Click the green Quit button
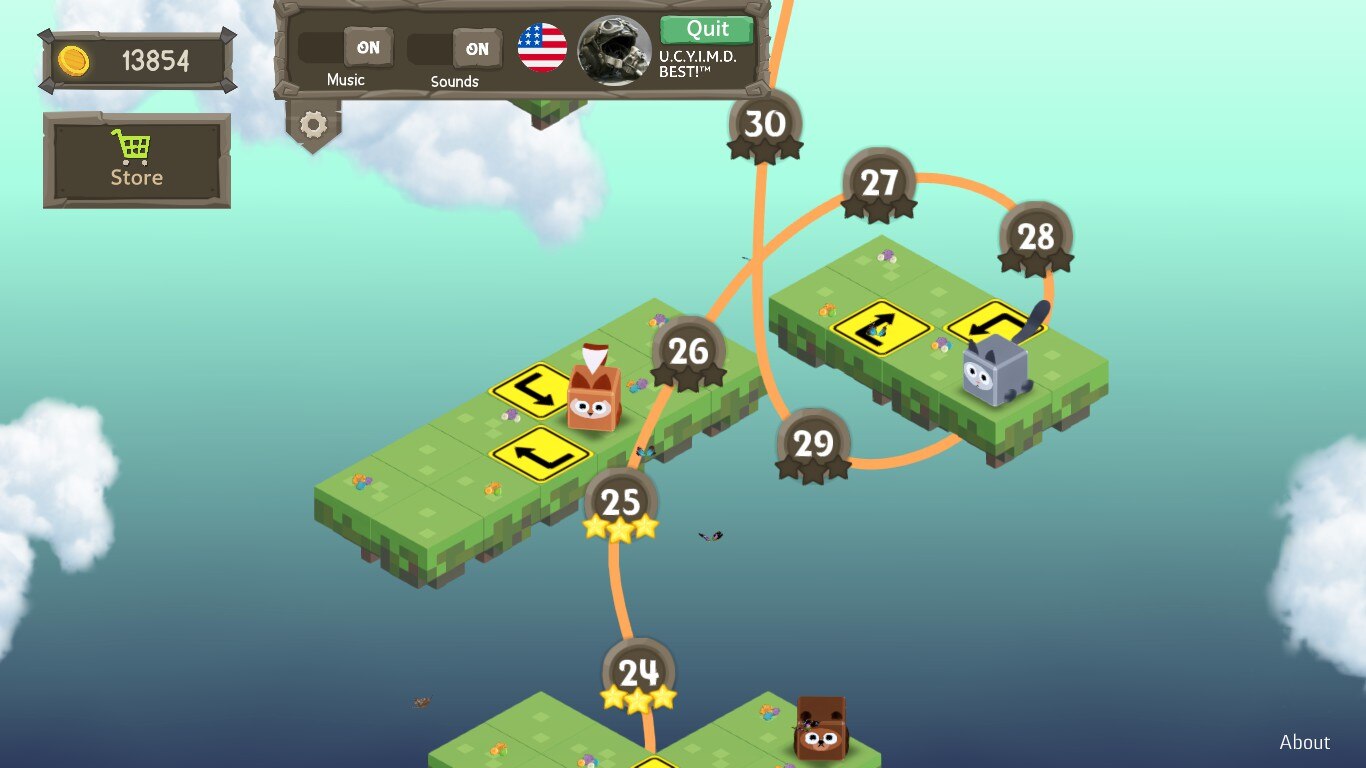 coord(707,29)
